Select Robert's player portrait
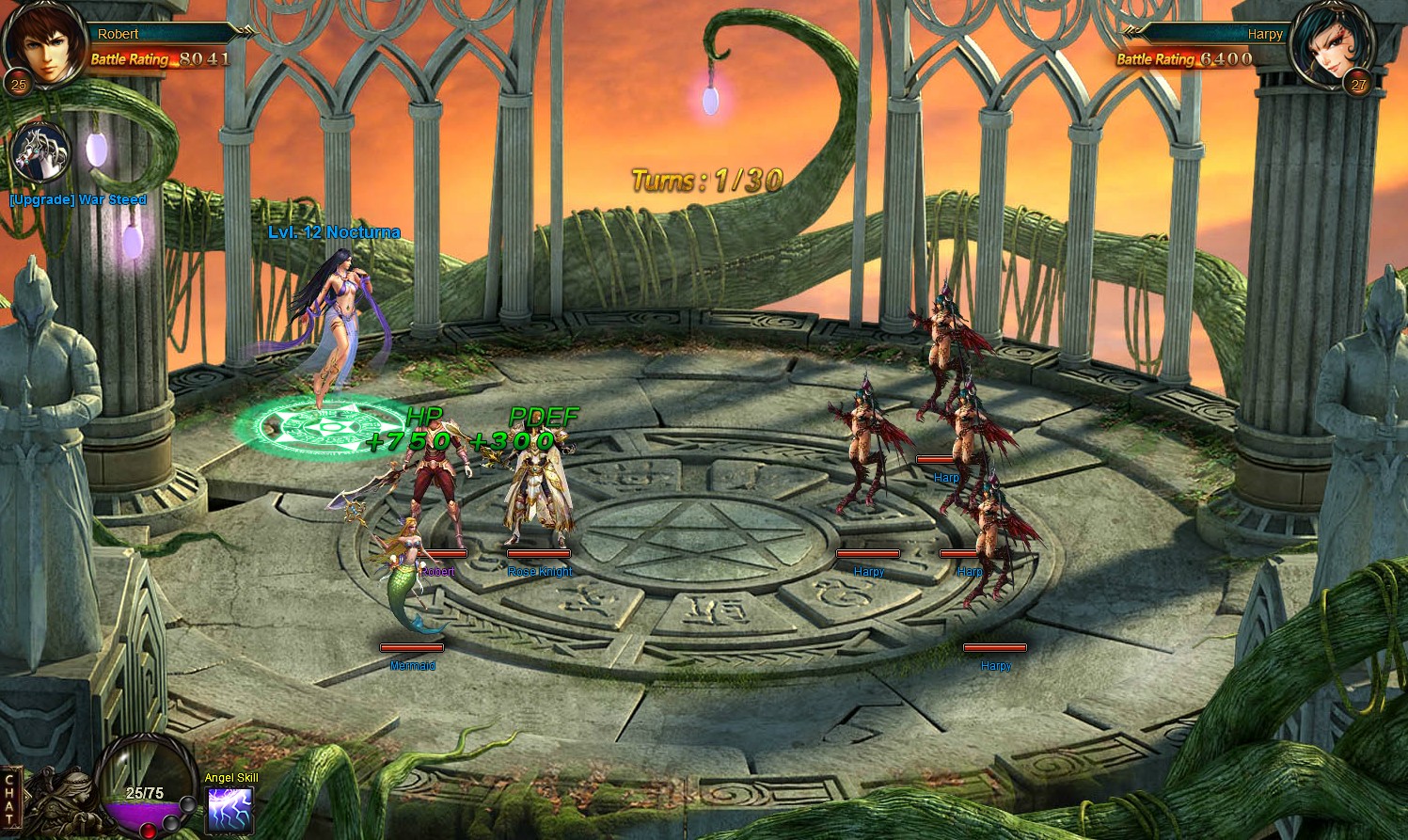This screenshot has height=840, width=1408. [x=42, y=42]
